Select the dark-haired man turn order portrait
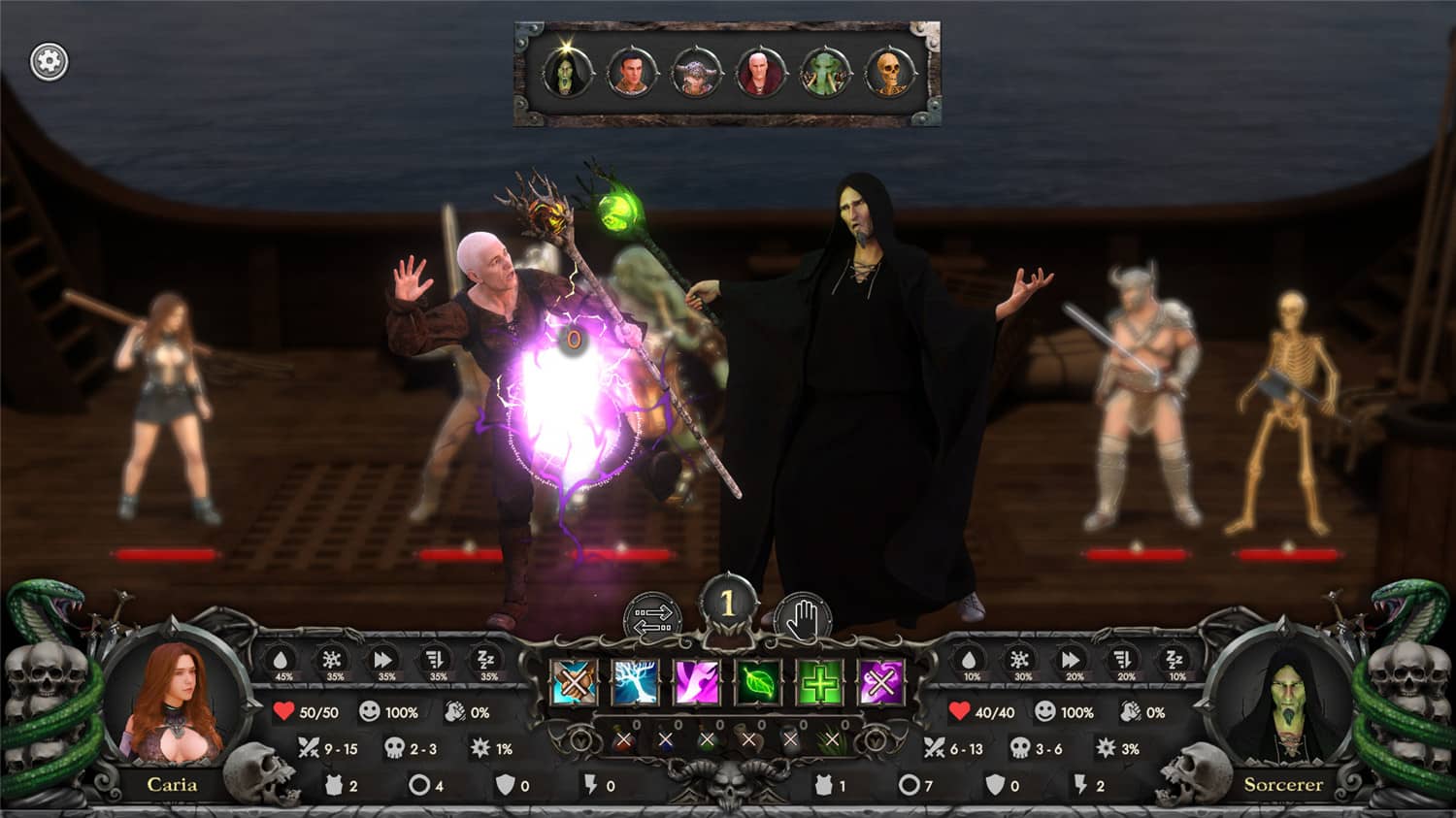Image resolution: width=1456 pixels, height=818 pixels. (x=631, y=73)
